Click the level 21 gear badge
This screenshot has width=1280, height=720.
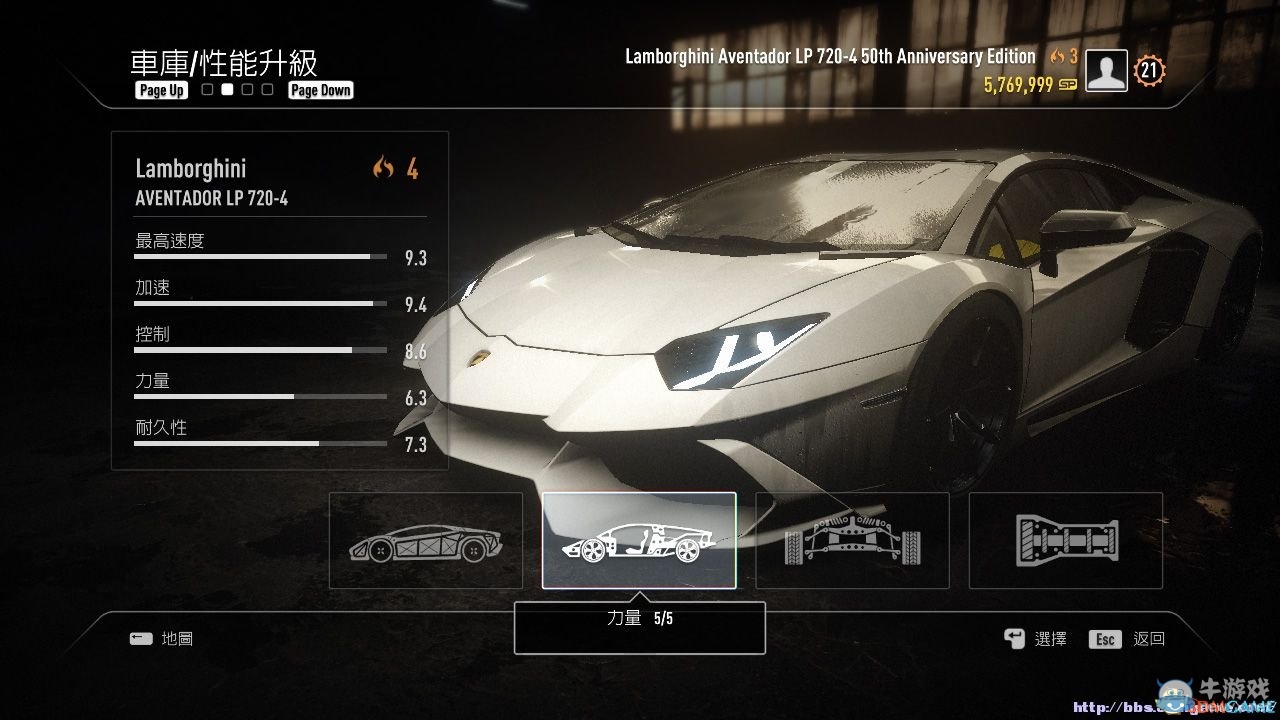click(1149, 70)
